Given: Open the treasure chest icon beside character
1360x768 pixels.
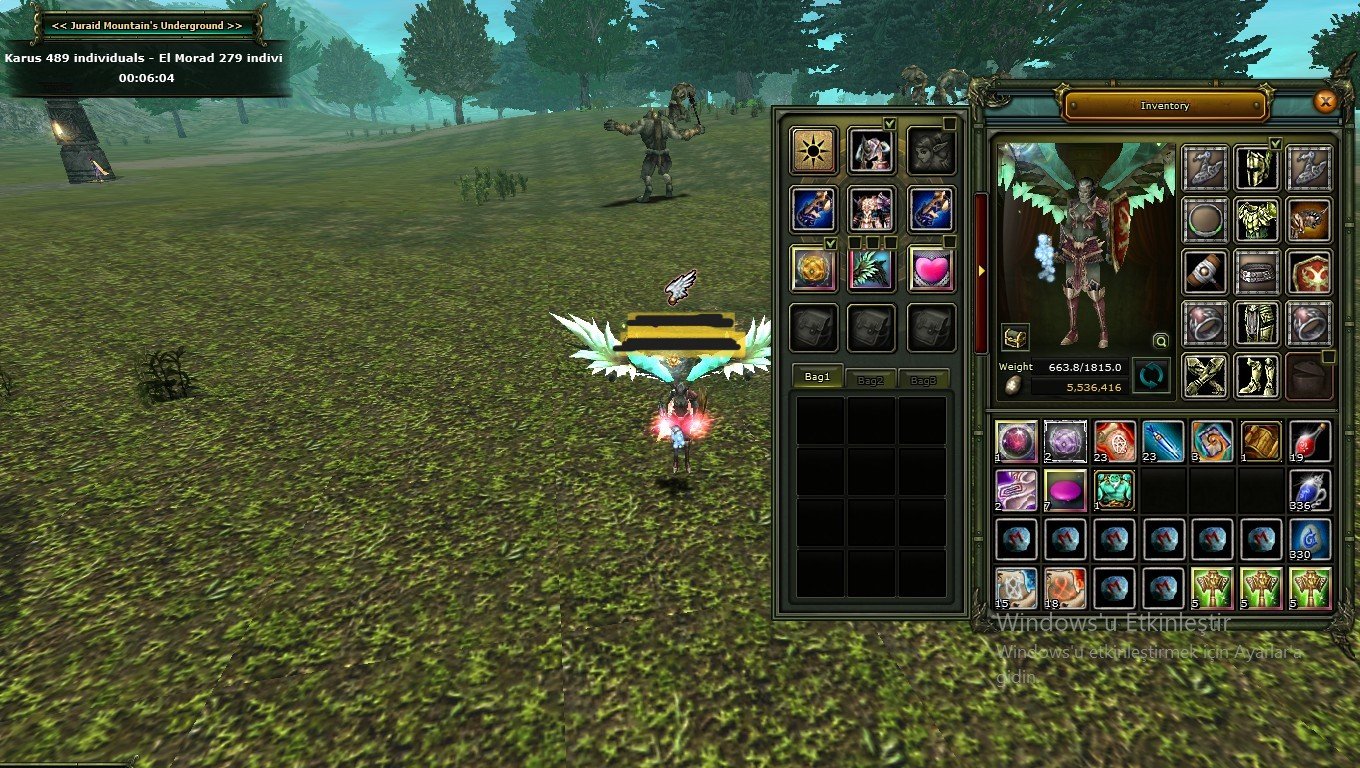Looking at the screenshot, I should pos(1015,337).
